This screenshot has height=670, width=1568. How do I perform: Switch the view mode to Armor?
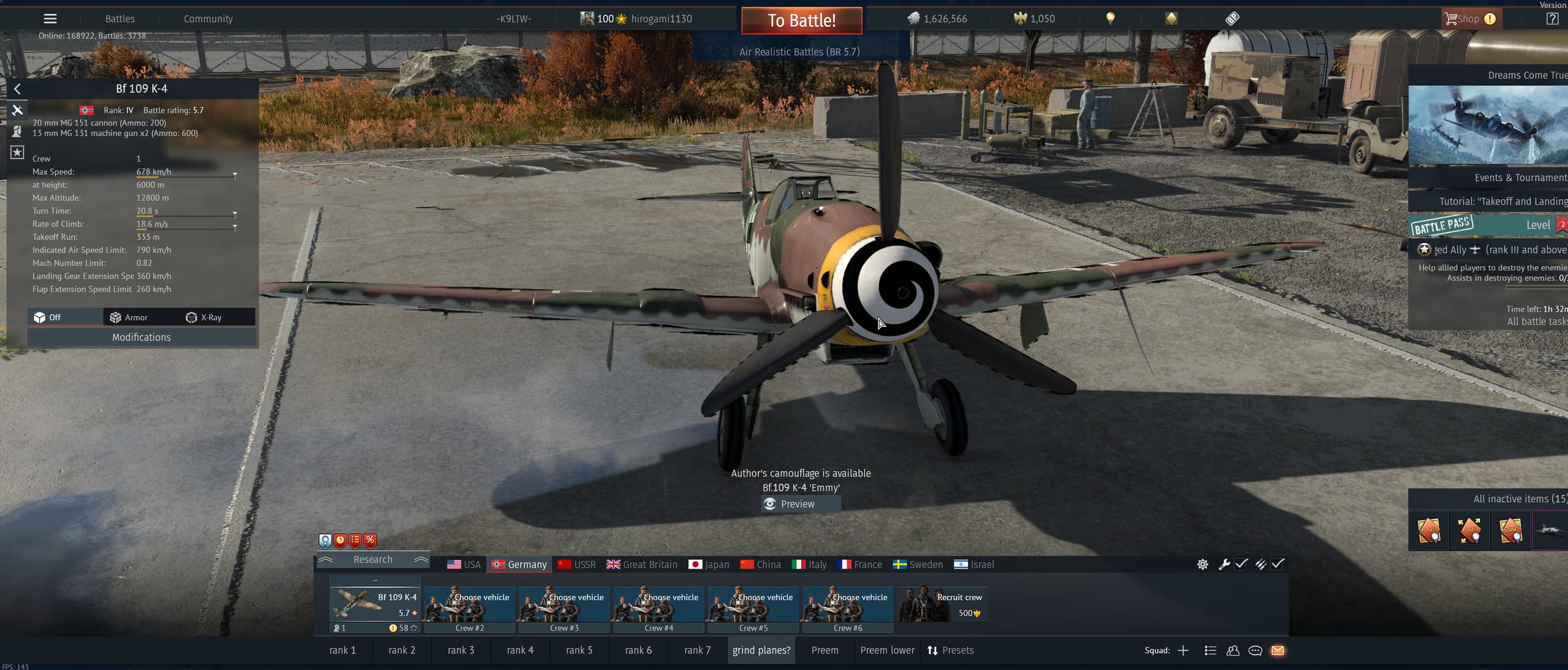click(x=129, y=317)
